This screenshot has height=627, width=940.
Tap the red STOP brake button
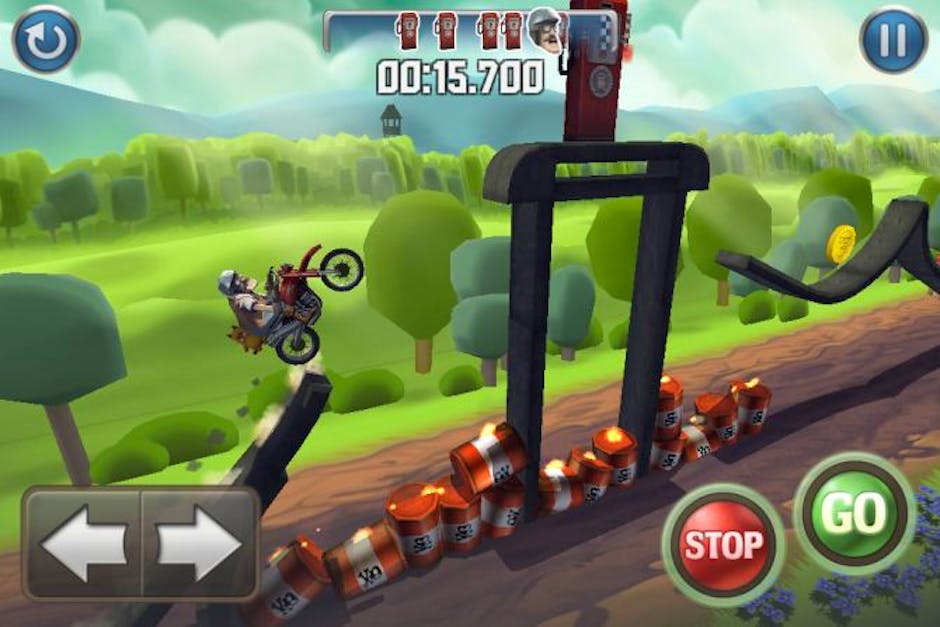click(x=722, y=545)
